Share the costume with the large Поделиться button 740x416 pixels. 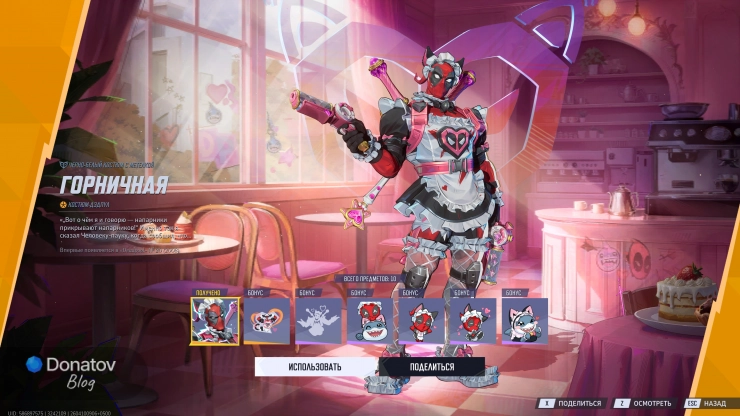[432, 367]
